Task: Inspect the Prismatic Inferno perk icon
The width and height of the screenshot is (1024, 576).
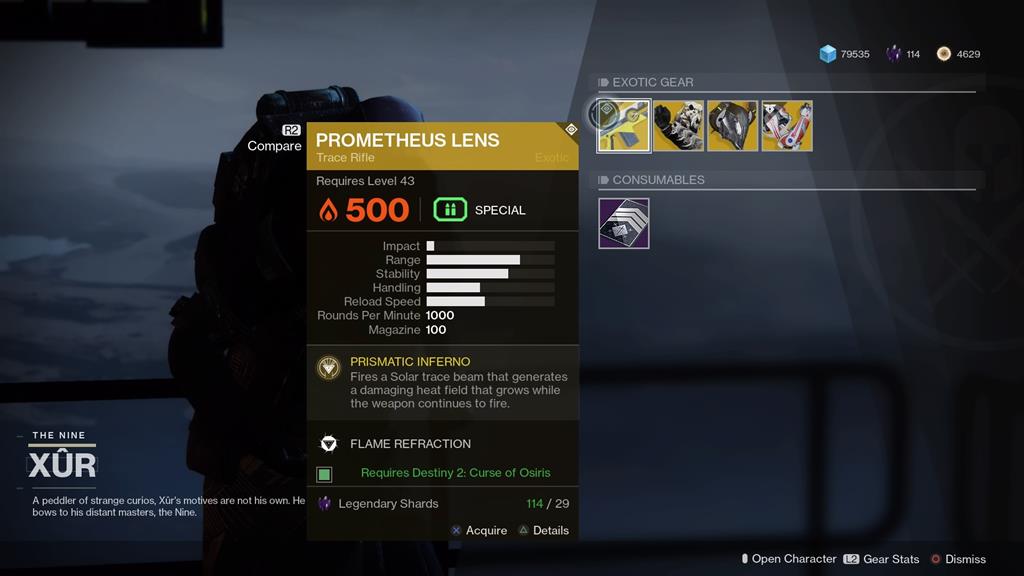Action: [328, 368]
